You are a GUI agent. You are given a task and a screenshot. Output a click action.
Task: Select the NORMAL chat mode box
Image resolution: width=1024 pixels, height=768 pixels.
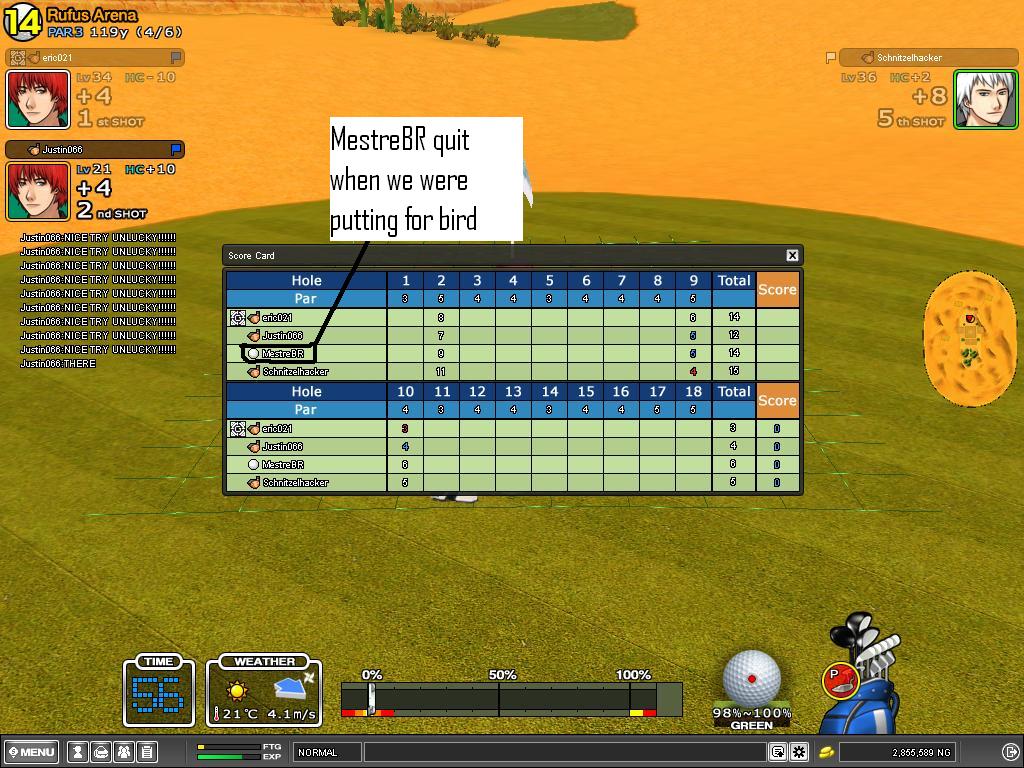click(327, 752)
